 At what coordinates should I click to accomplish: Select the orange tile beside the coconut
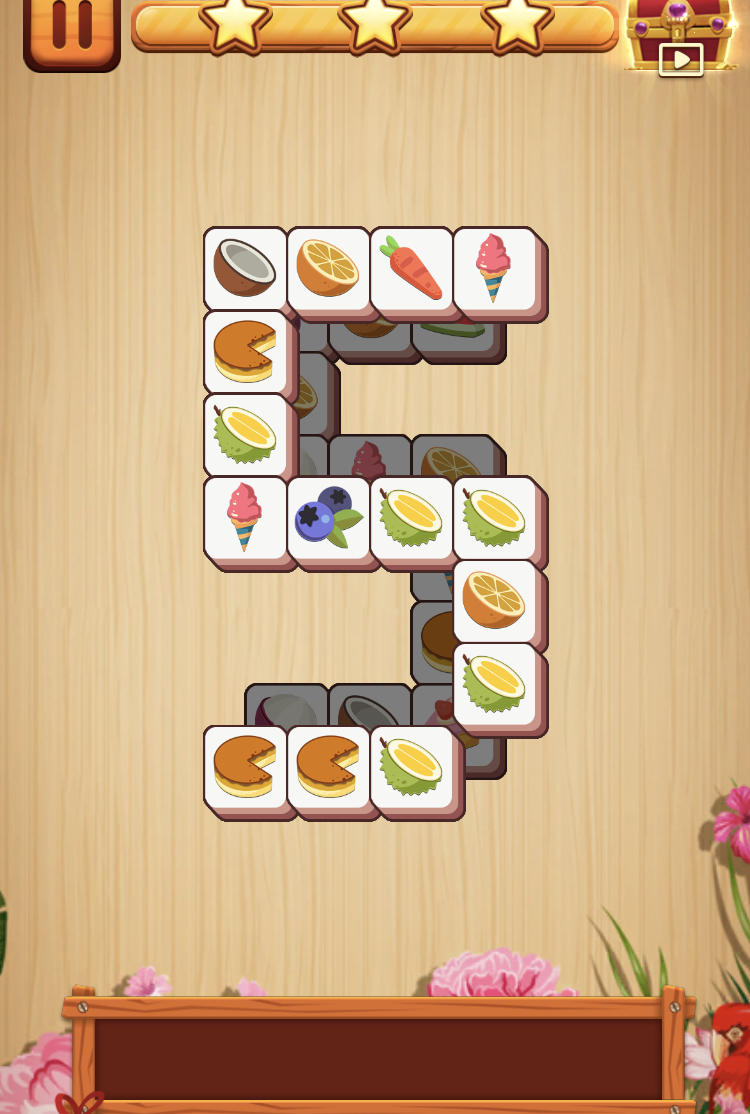click(328, 268)
